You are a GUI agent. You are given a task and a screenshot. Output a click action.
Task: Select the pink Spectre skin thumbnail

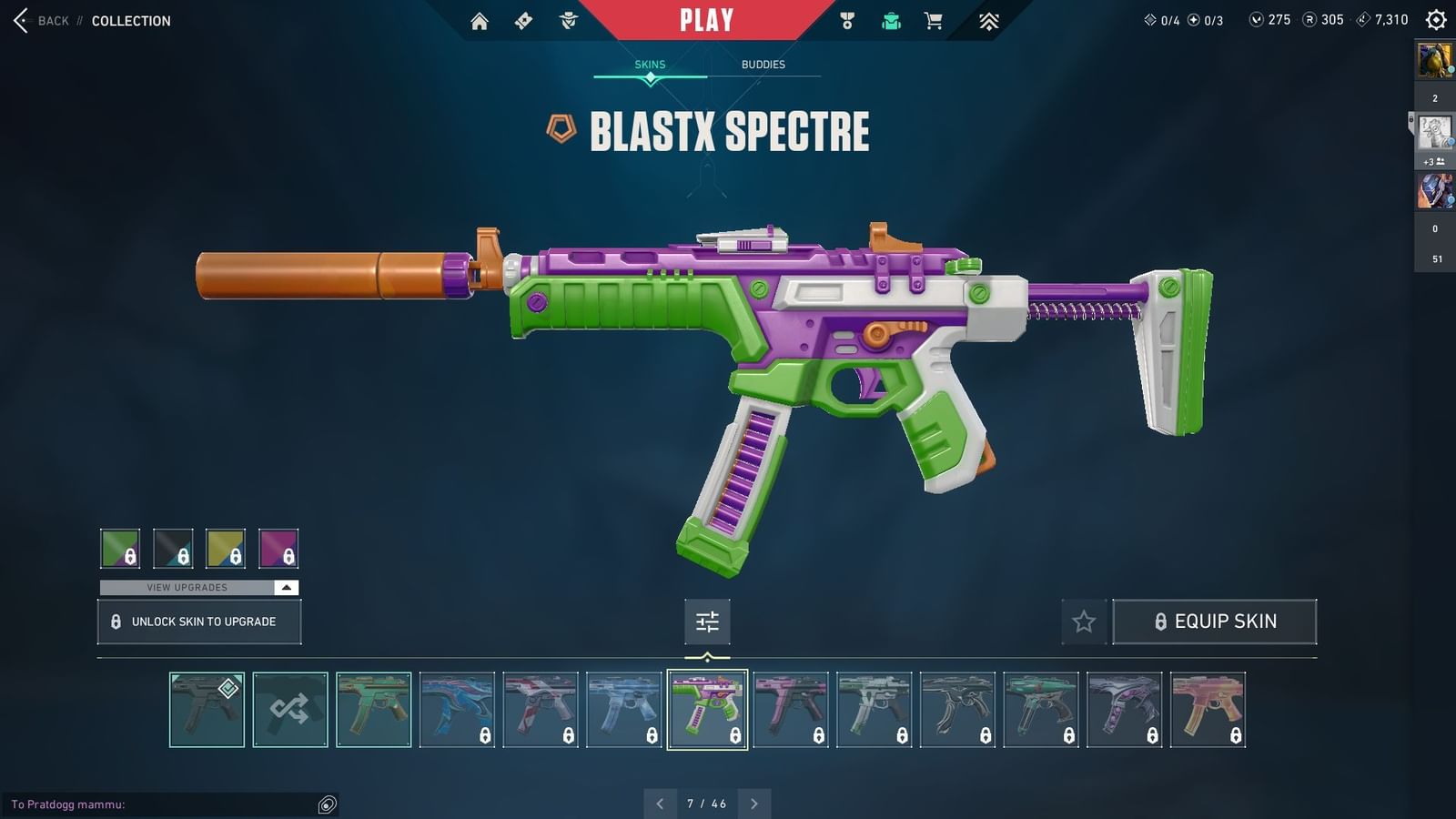pos(790,708)
